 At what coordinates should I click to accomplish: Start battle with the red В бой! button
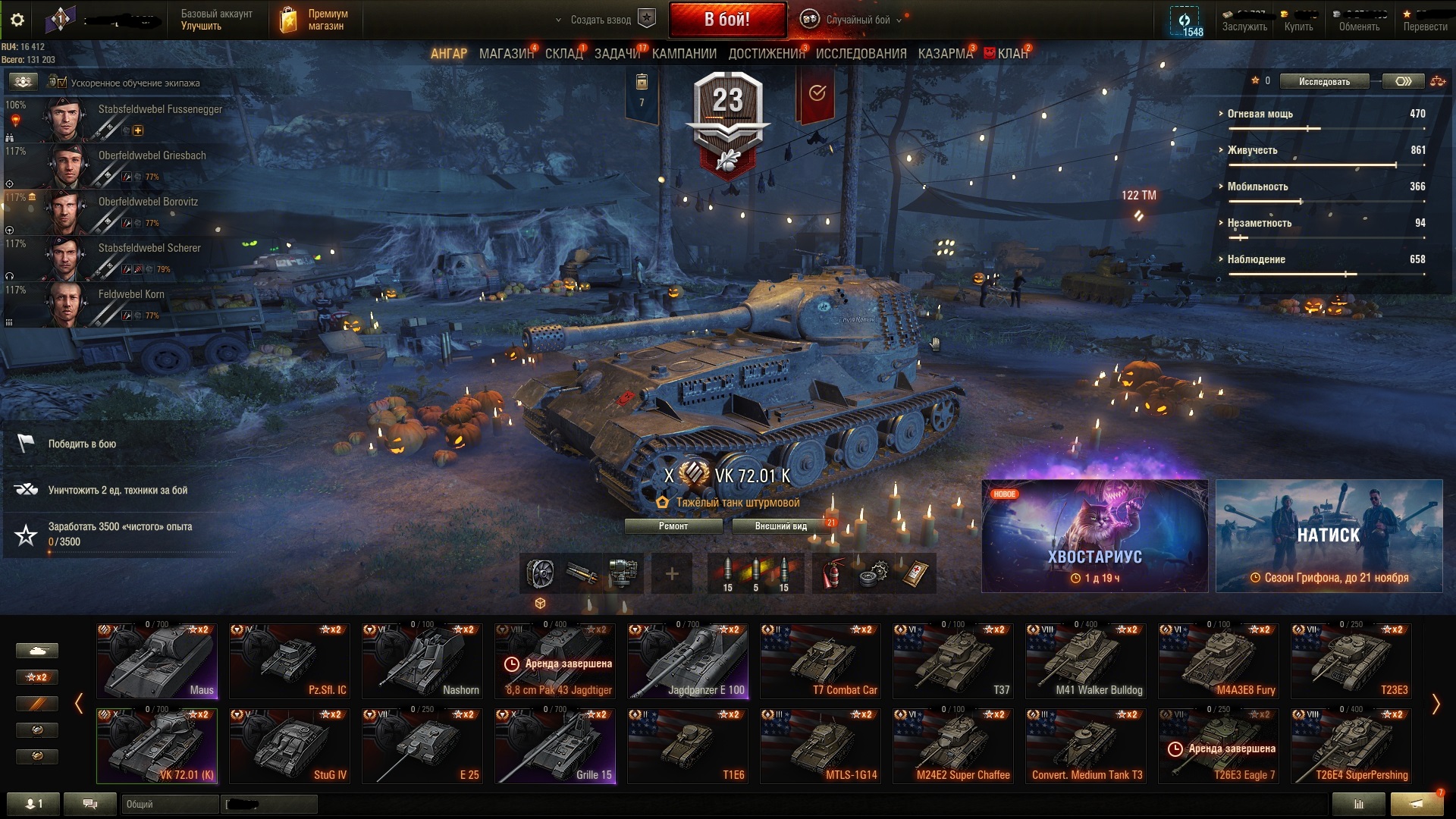click(726, 20)
